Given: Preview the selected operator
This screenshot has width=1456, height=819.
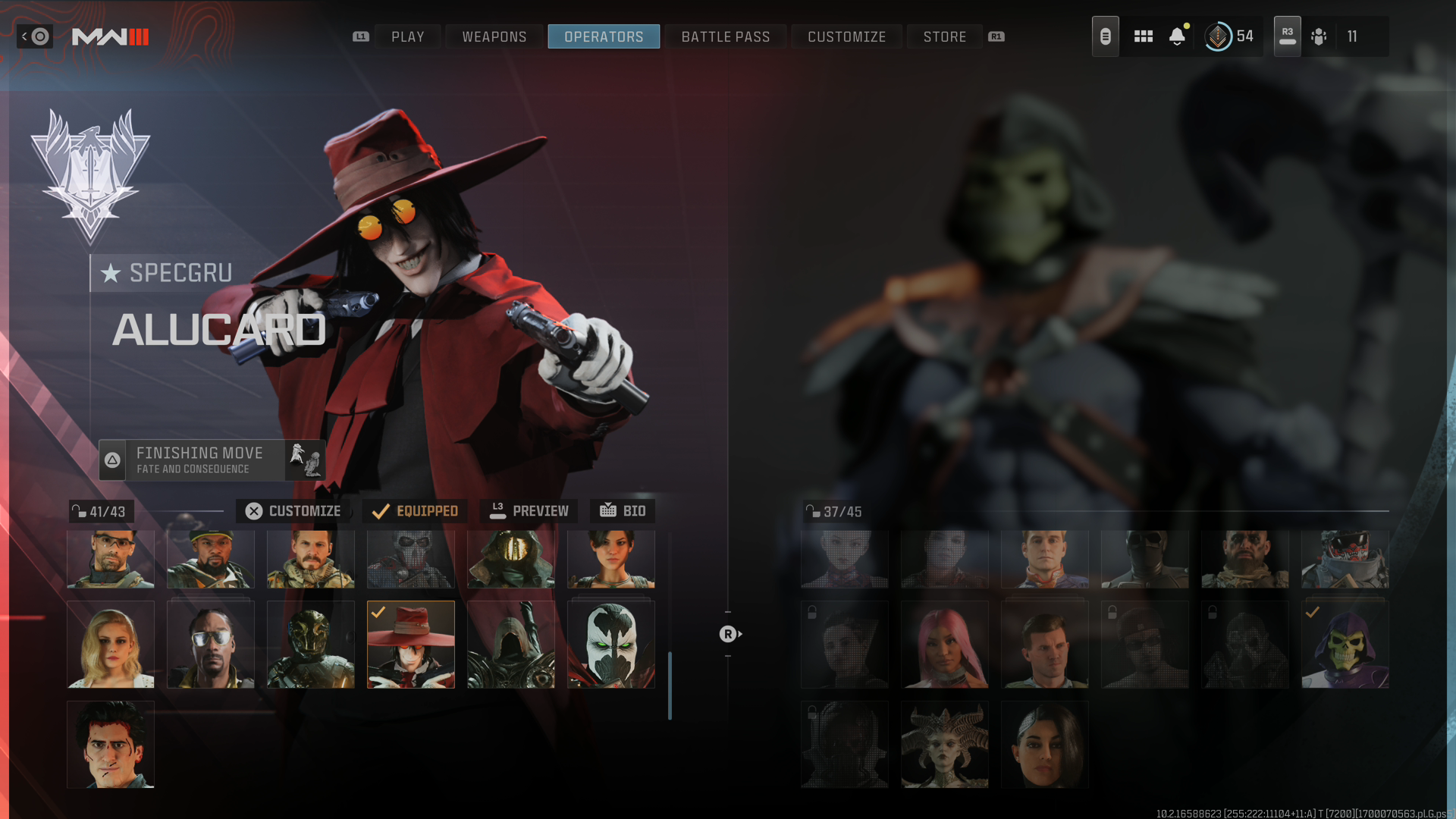Looking at the screenshot, I should (529, 511).
